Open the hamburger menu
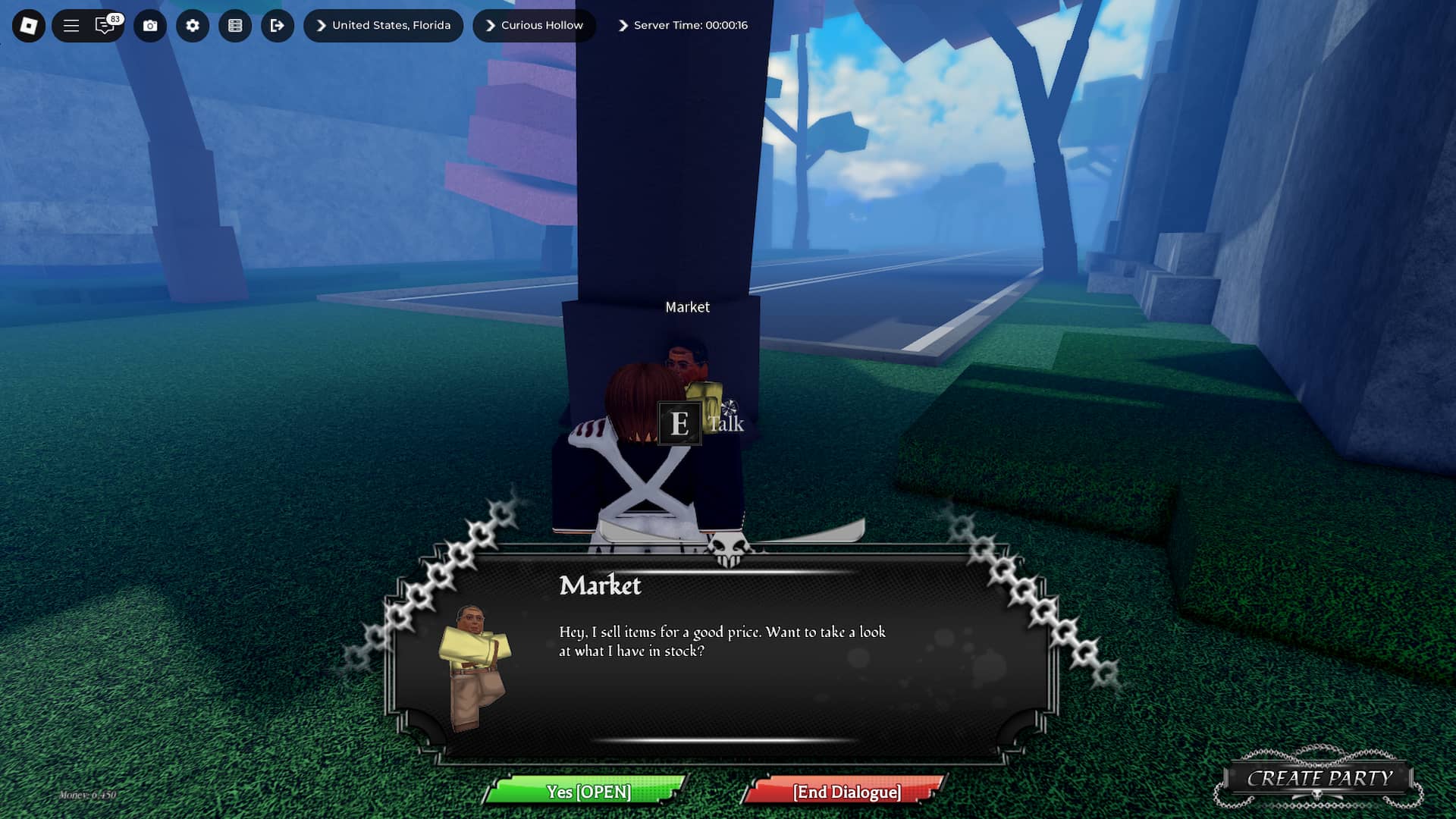This screenshot has height=819, width=1456. [70, 25]
